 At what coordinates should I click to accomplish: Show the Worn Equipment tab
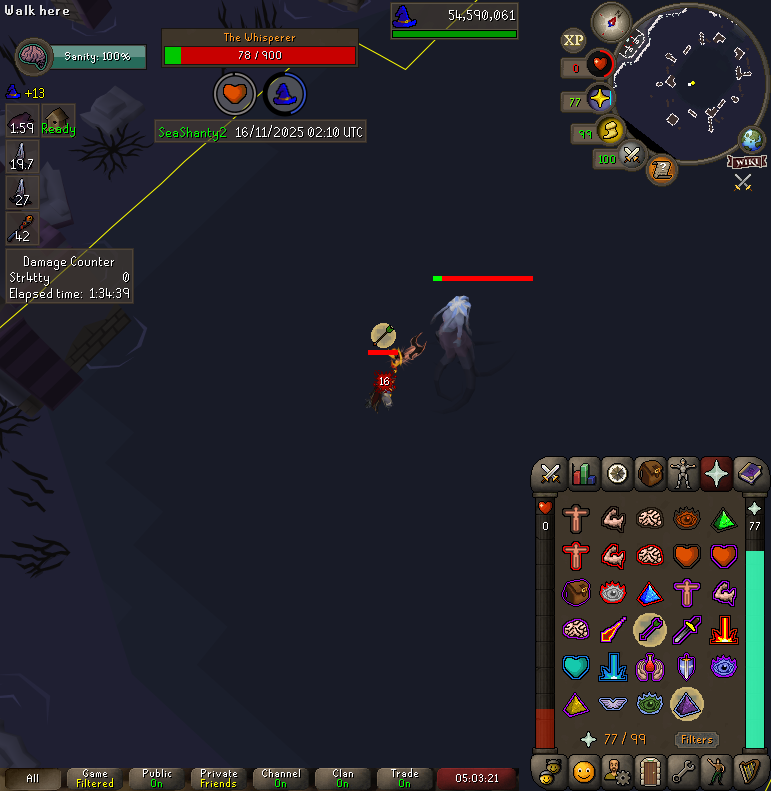point(683,473)
